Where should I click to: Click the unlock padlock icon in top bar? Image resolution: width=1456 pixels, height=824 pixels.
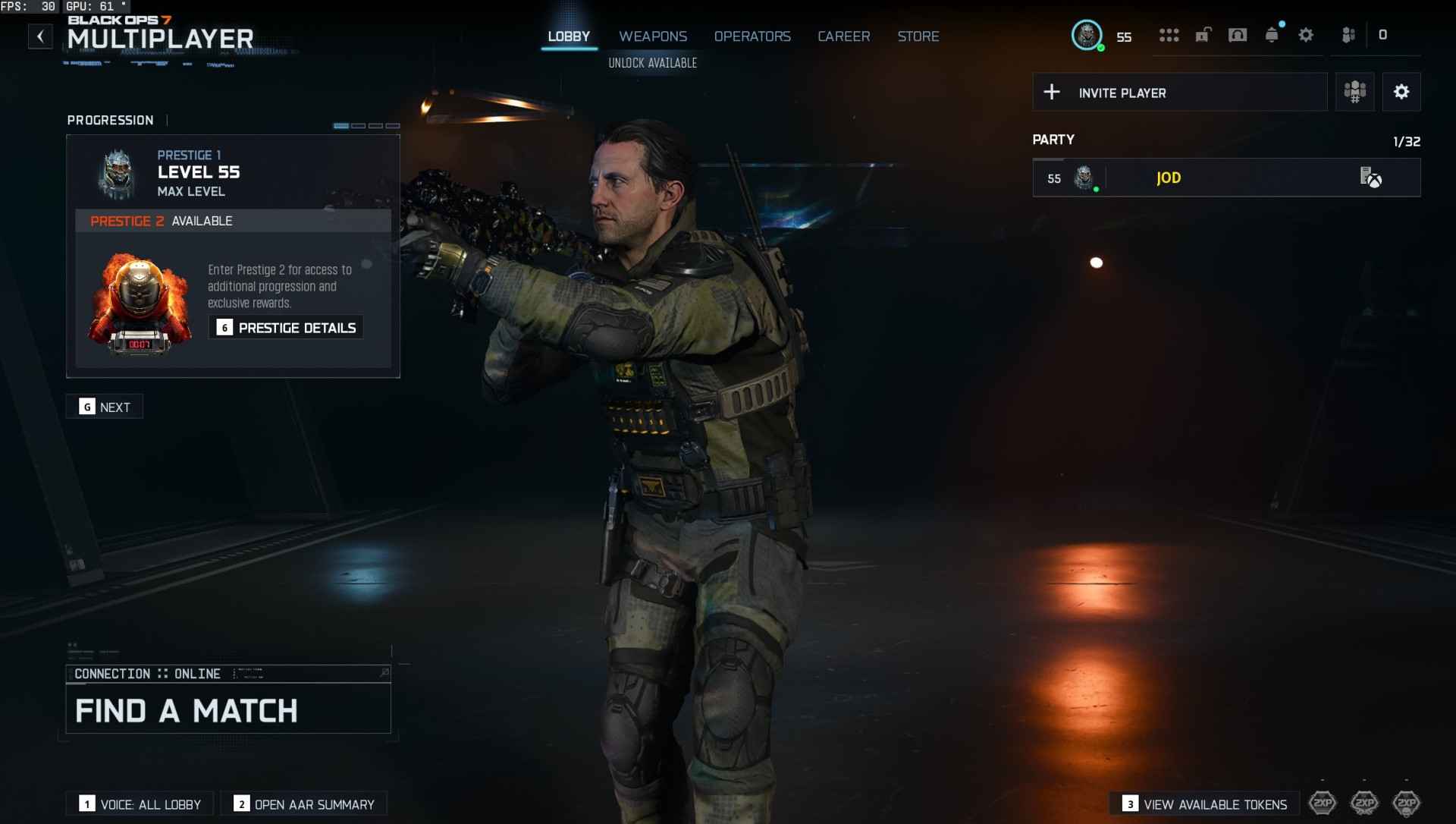(1202, 34)
